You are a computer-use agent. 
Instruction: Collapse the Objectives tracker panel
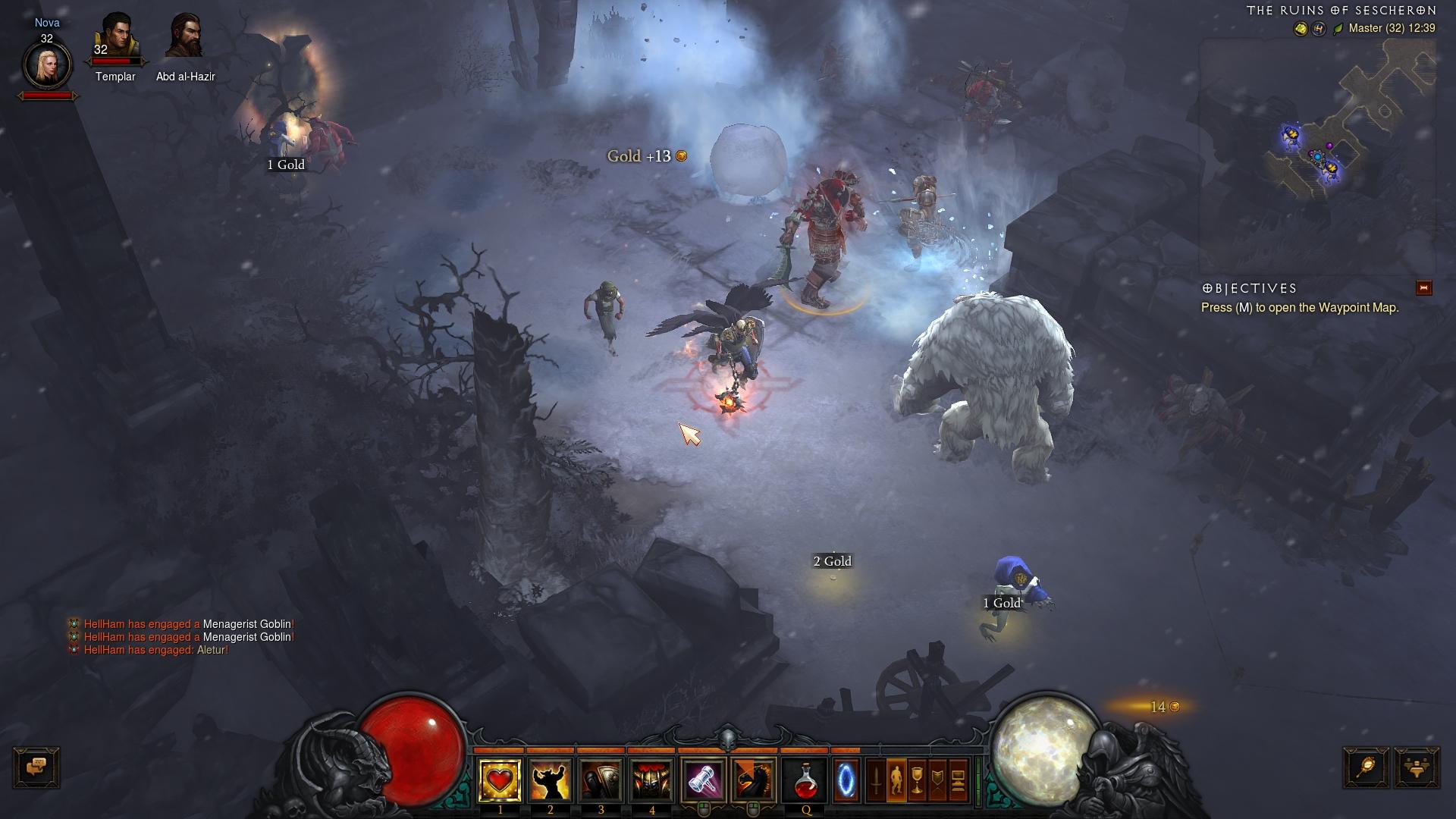(x=1423, y=288)
